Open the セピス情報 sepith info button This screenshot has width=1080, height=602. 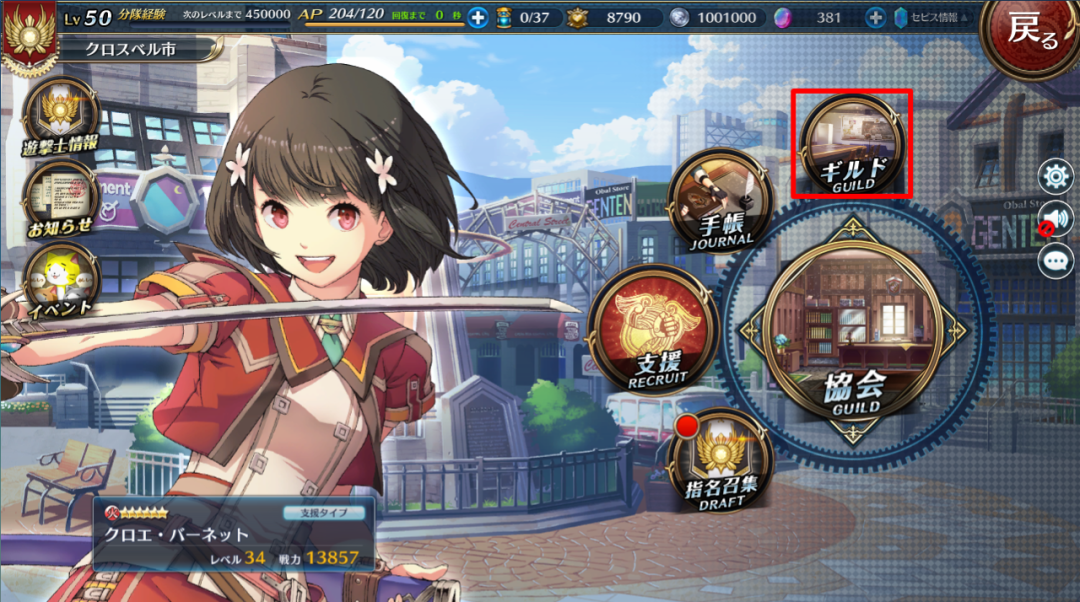click(x=929, y=17)
